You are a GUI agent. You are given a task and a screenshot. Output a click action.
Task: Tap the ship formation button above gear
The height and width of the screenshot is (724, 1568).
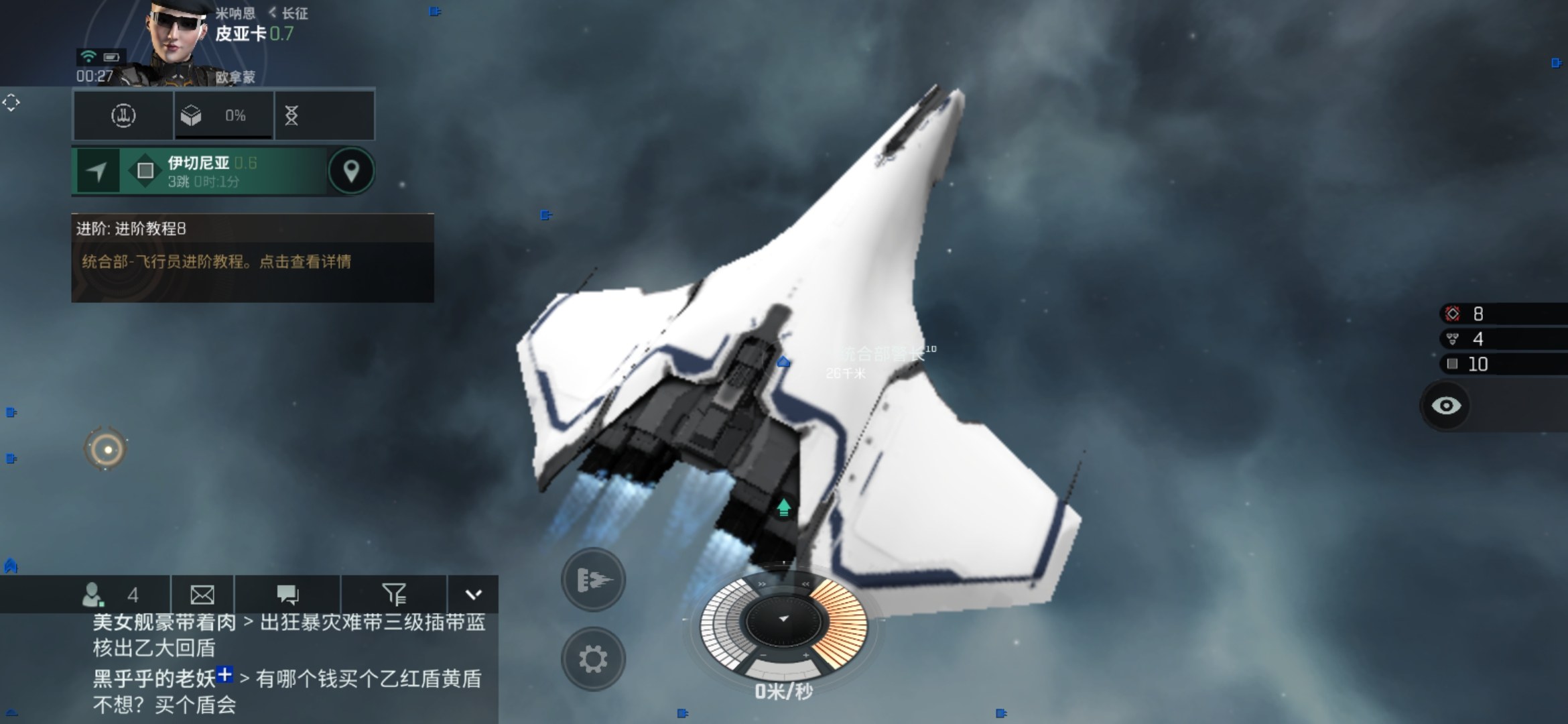(593, 580)
